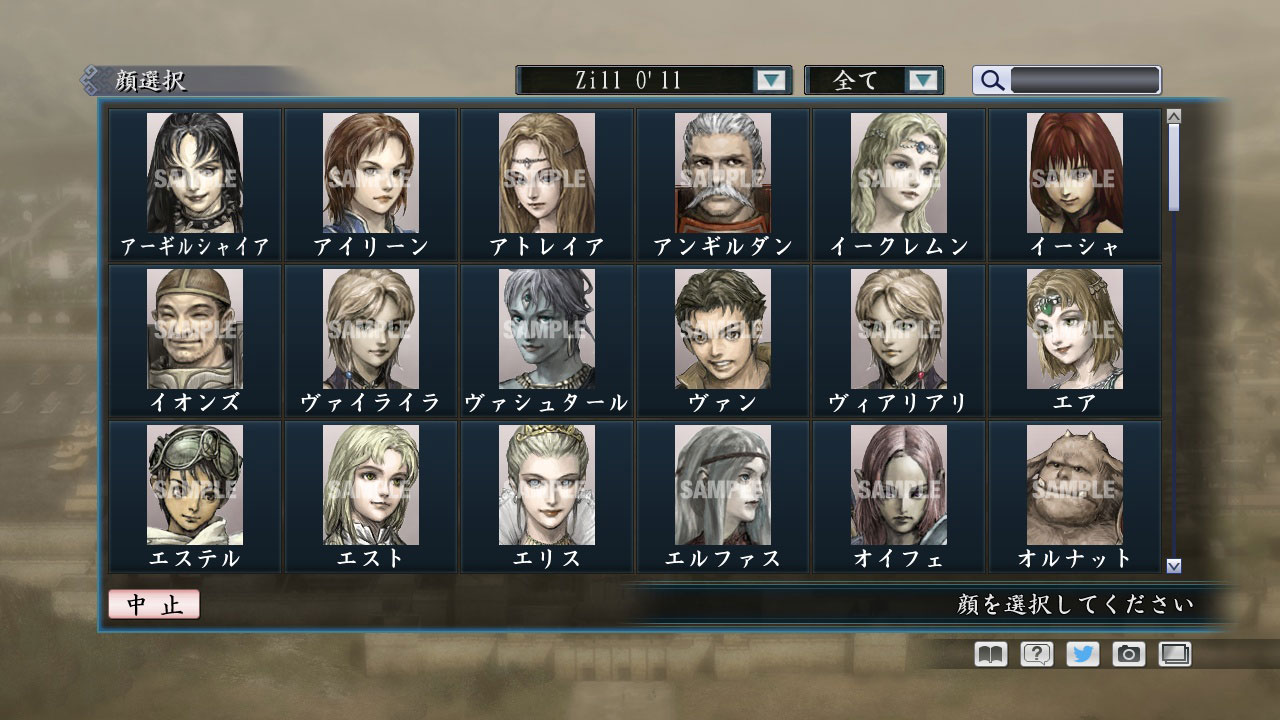Click the arrow on the Zill O'll selector
Viewport: 1280px width, 720px height.
[770, 81]
